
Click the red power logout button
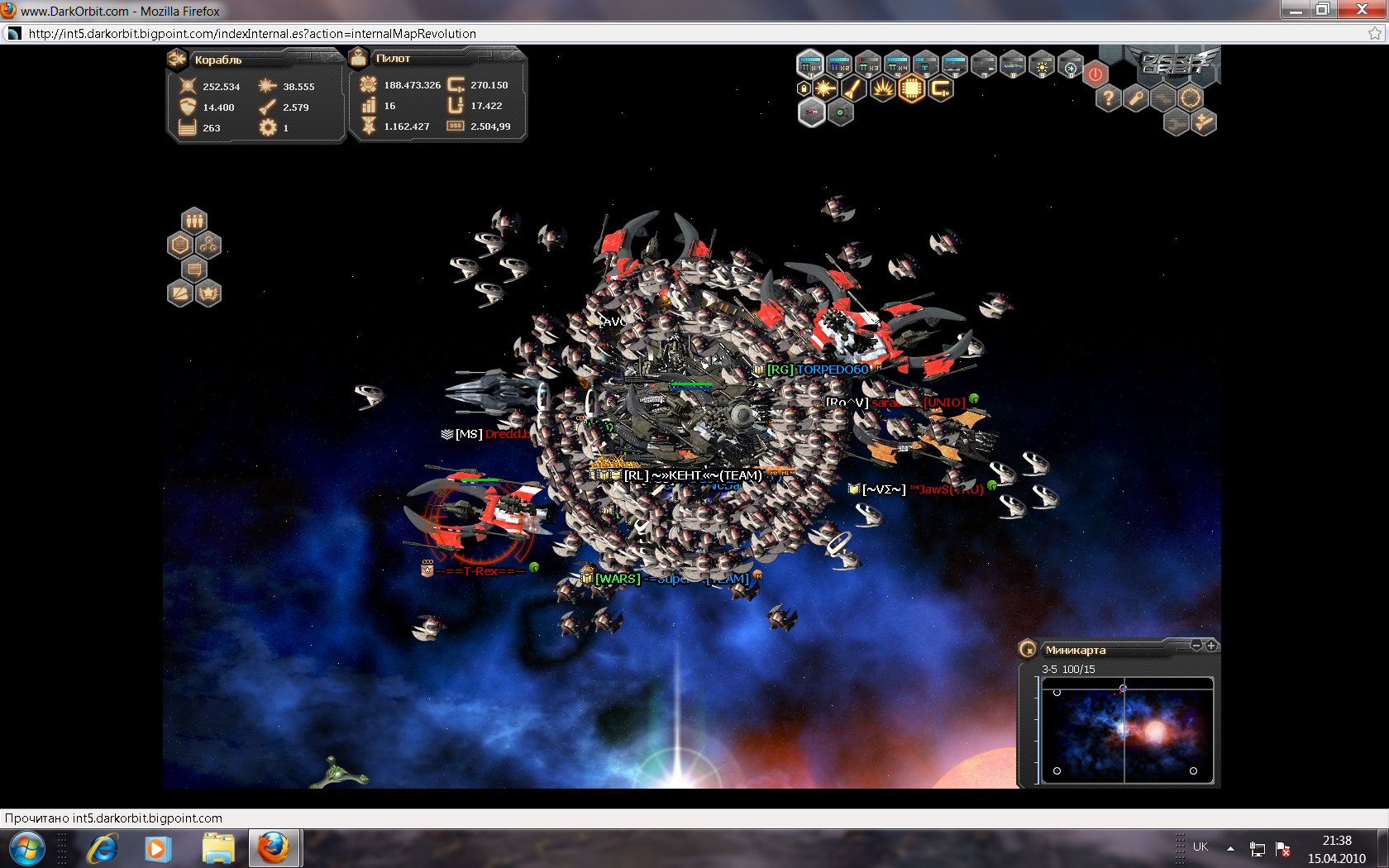tap(1095, 74)
